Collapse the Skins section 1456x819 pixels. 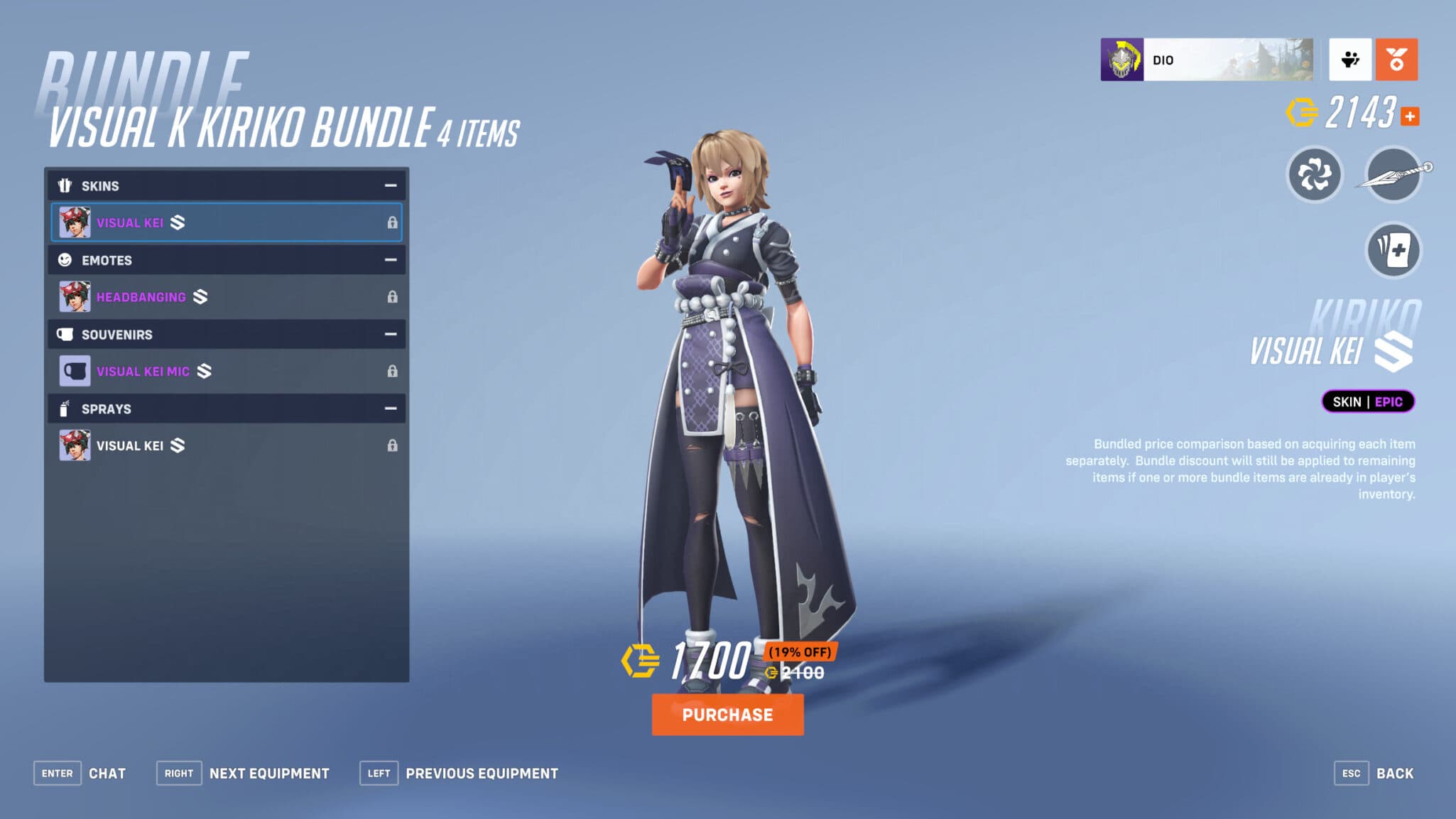[390, 185]
